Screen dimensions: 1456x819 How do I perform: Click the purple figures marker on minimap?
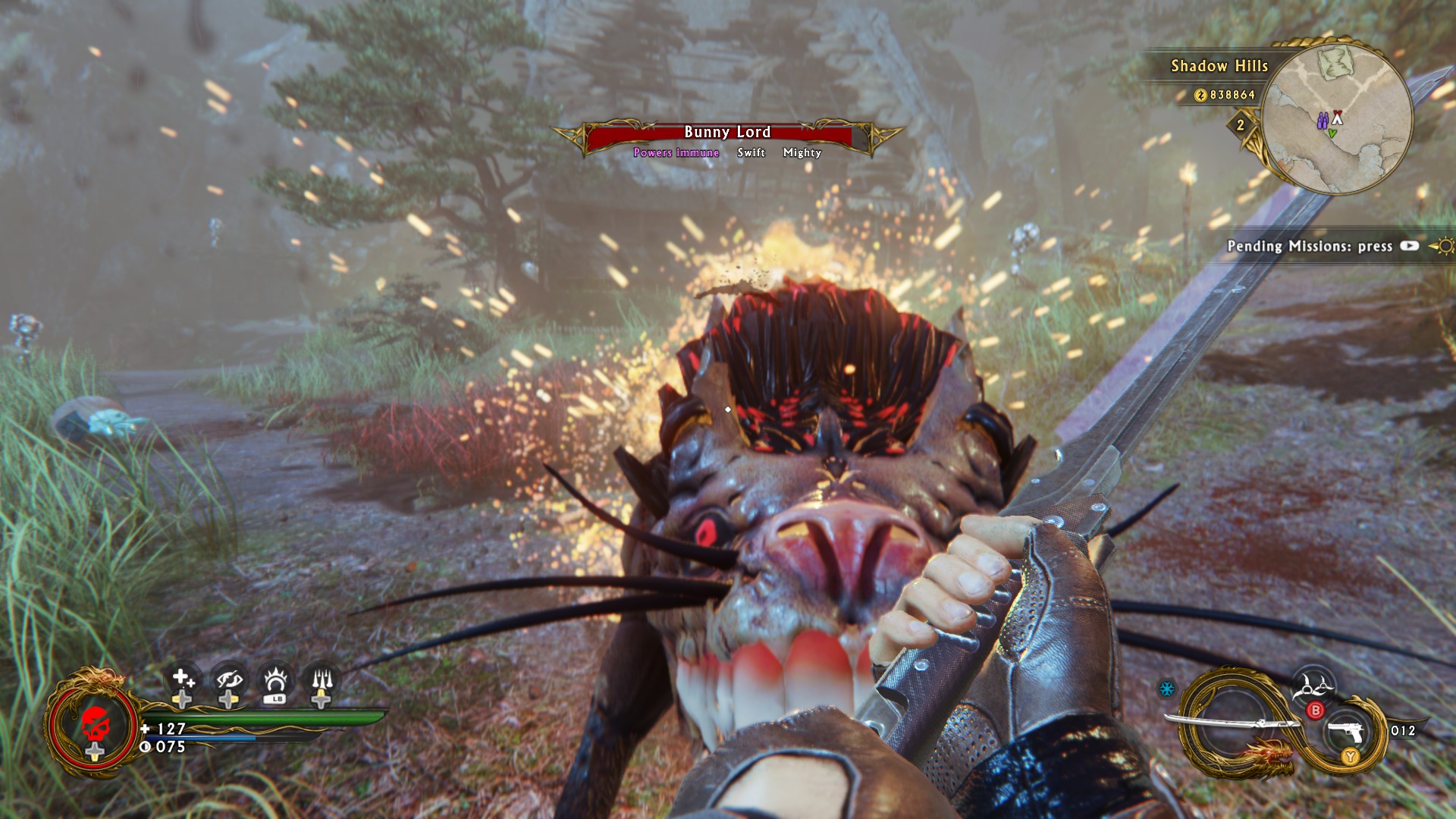click(1322, 121)
